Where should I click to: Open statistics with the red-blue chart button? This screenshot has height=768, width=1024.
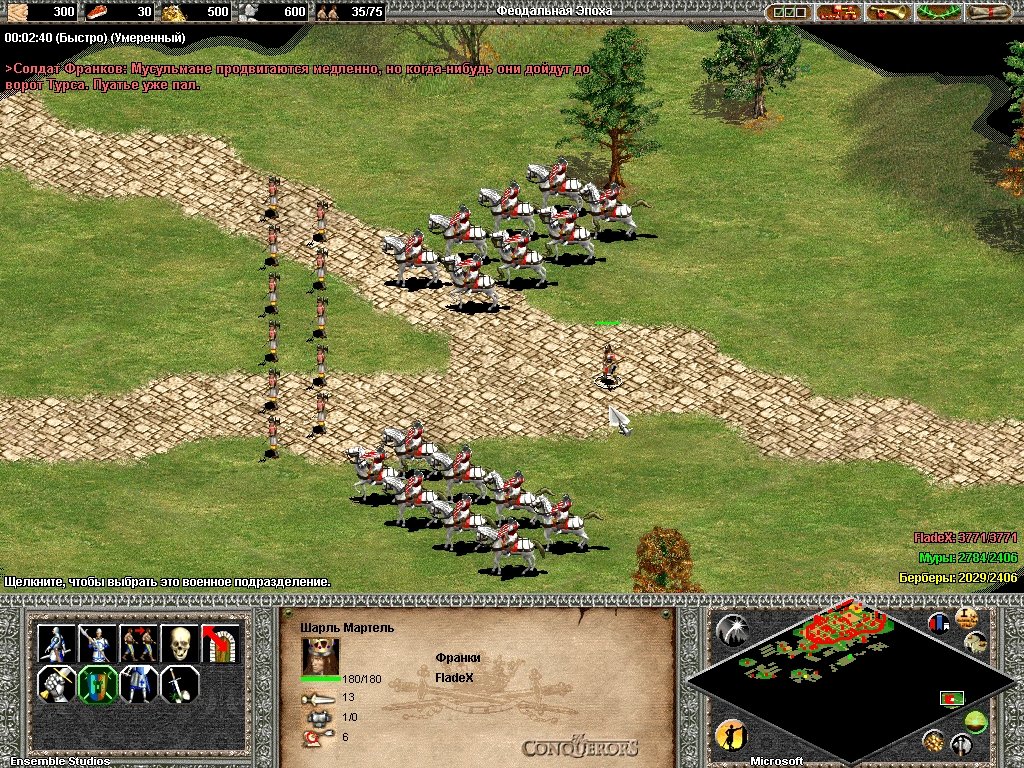pyautogui.click(x=939, y=623)
